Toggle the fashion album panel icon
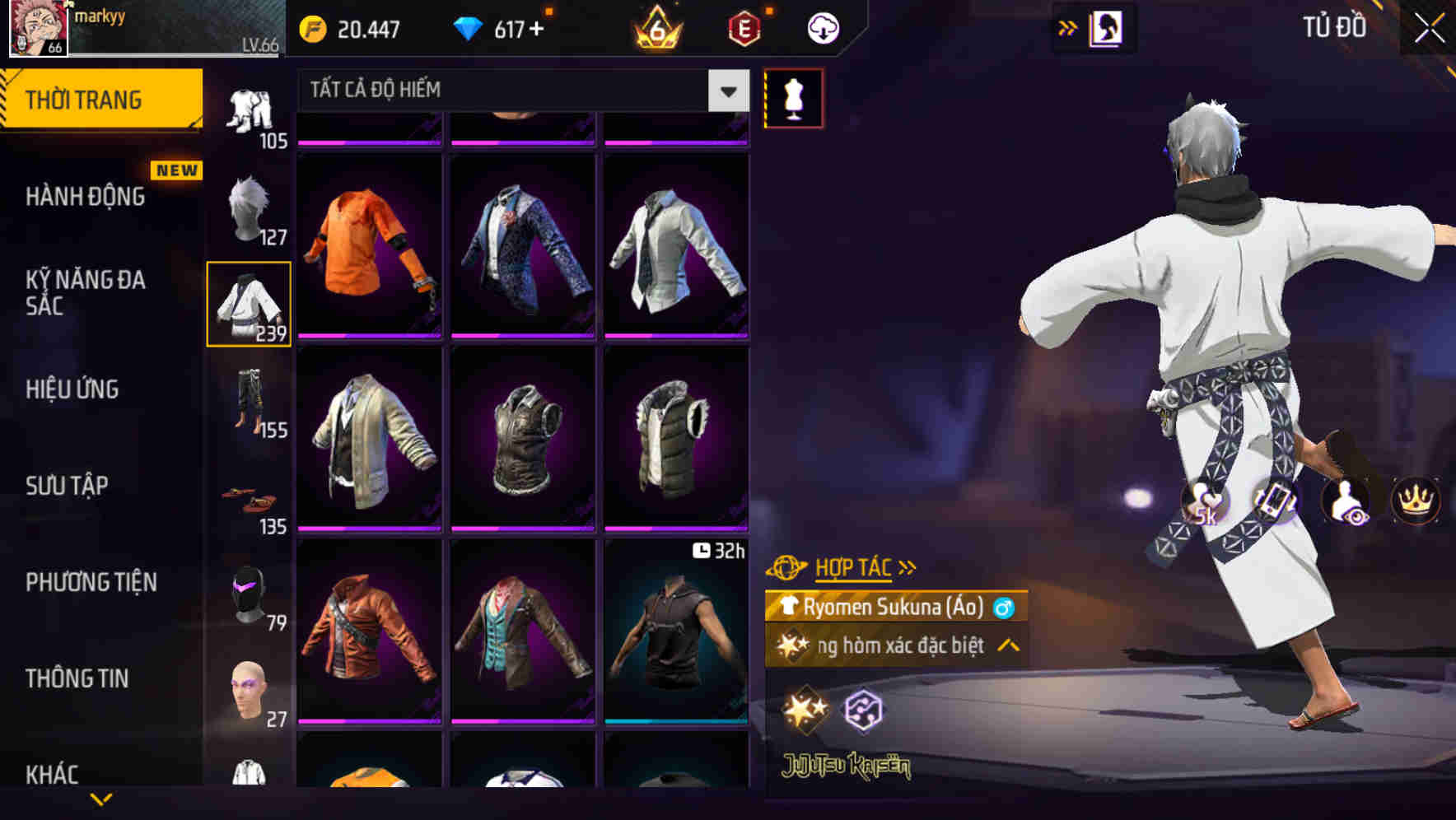1456x820 pixels. coord(1106,27)
